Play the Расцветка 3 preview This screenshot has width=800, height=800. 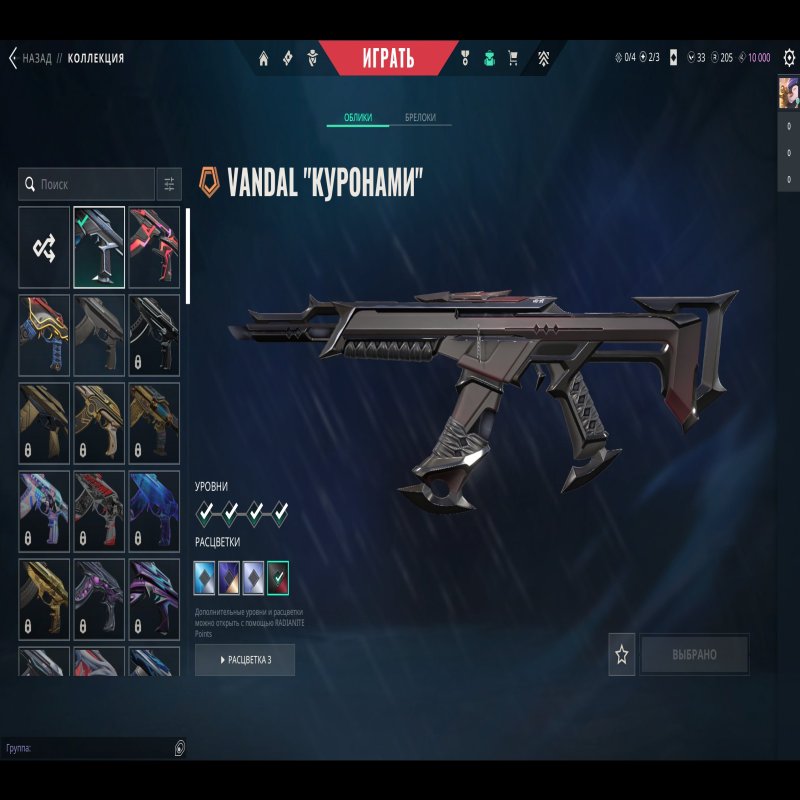(245, 660)
